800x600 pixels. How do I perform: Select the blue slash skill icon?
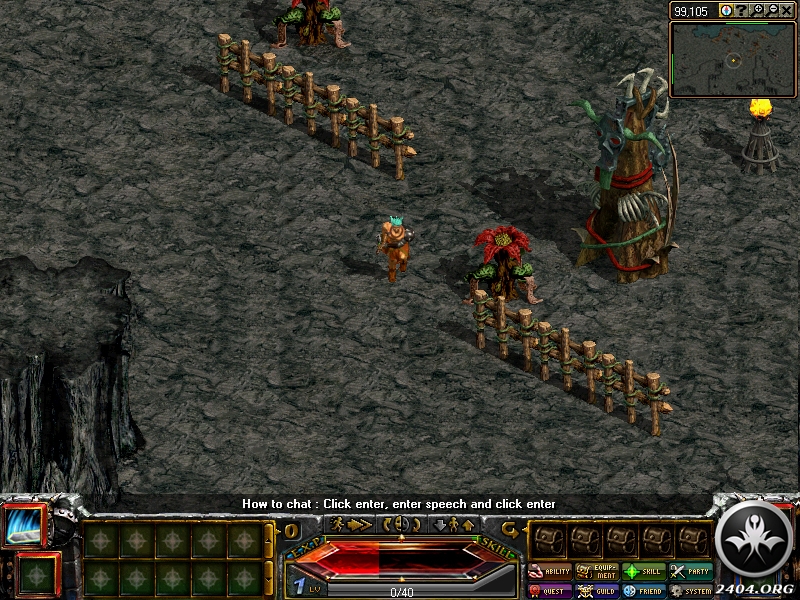point(25,526)
